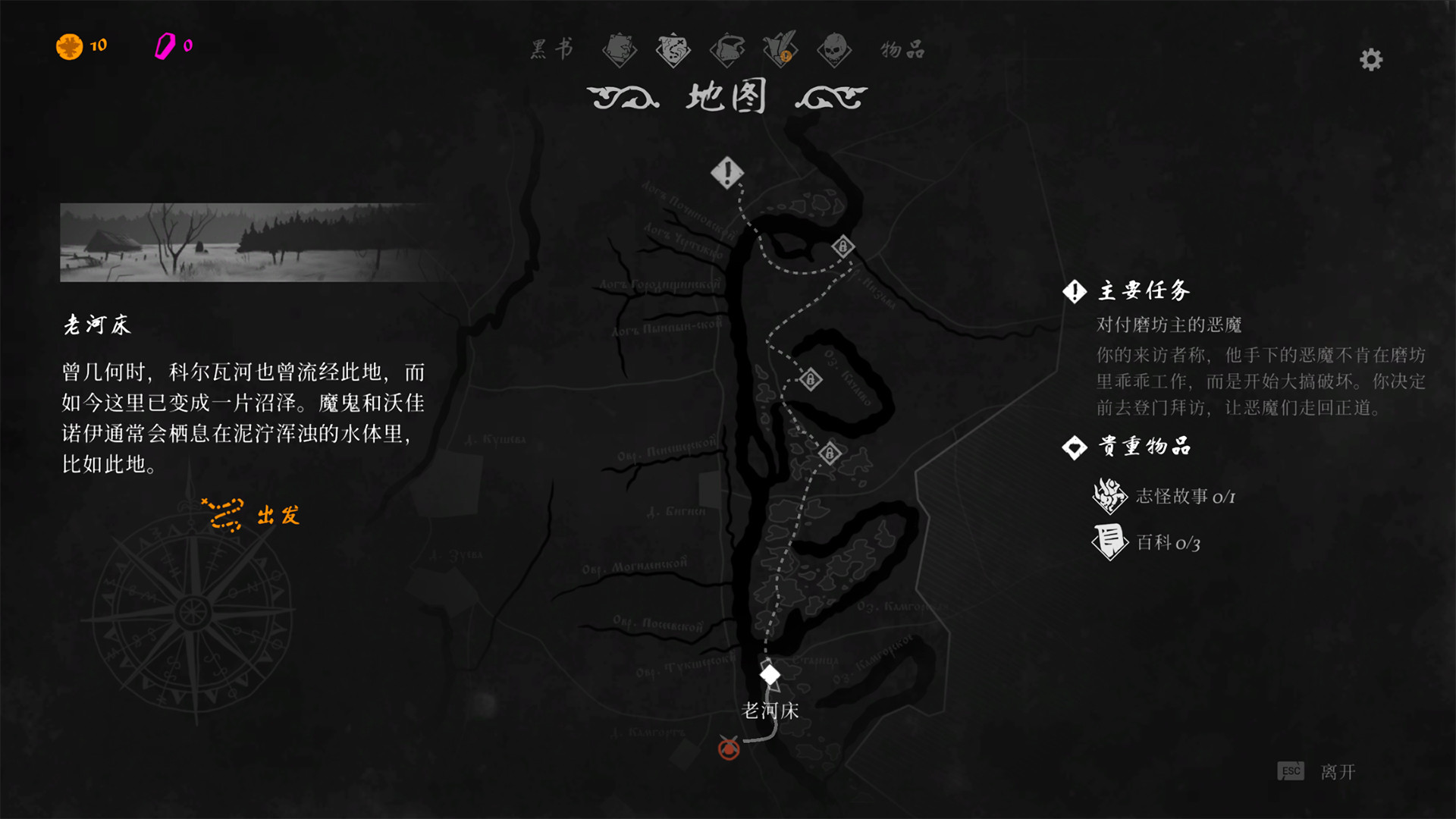Viewport: 1456px width, 819px height.
Task: Click the pink ink currency icon
Action: click(x=165, y=45)
